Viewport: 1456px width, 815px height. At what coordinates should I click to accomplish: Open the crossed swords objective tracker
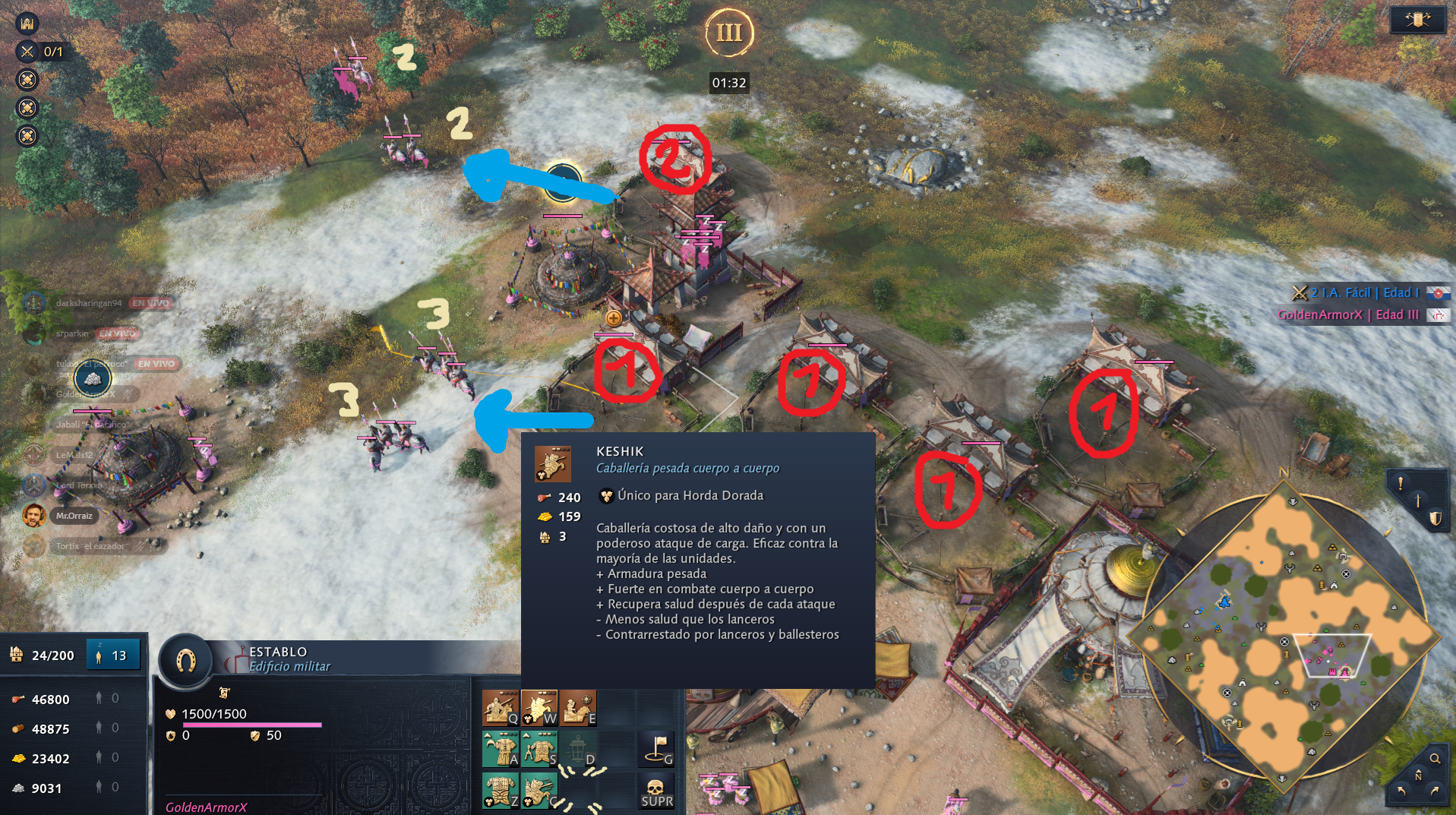(x=27, y=52)
